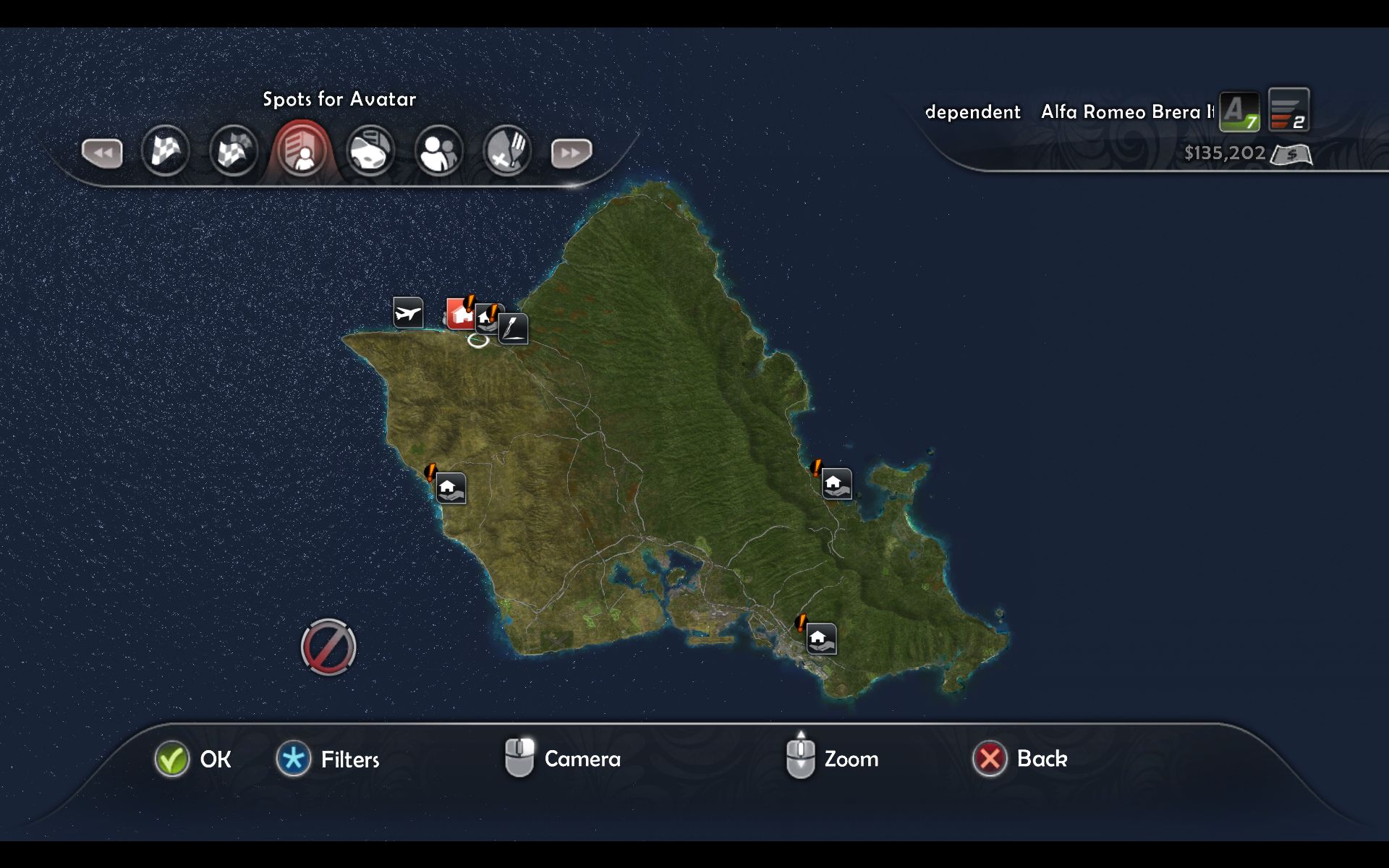Switch to the car dealership filter

click(370, 151)
